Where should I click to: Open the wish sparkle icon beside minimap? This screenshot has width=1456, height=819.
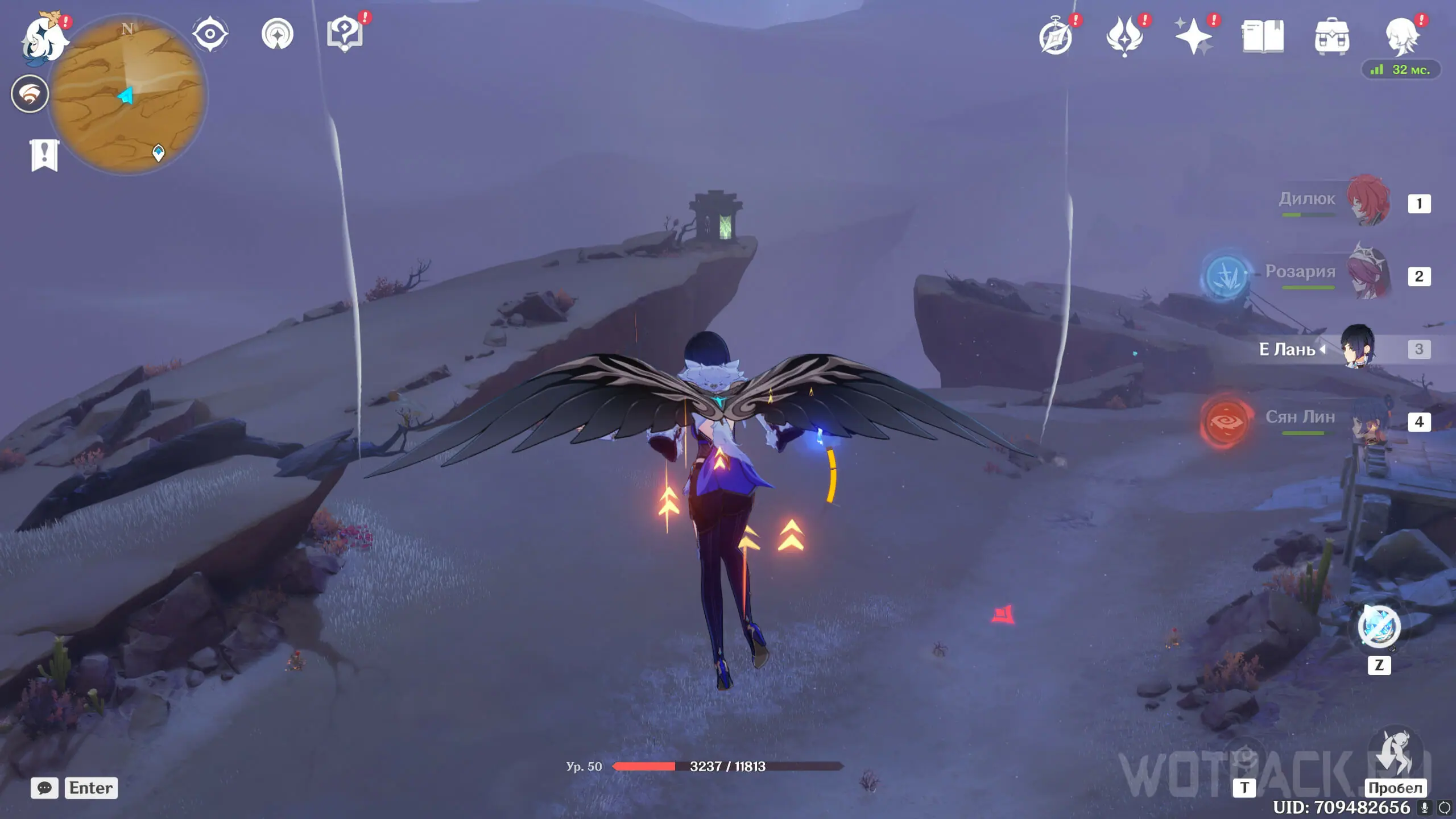278,34
